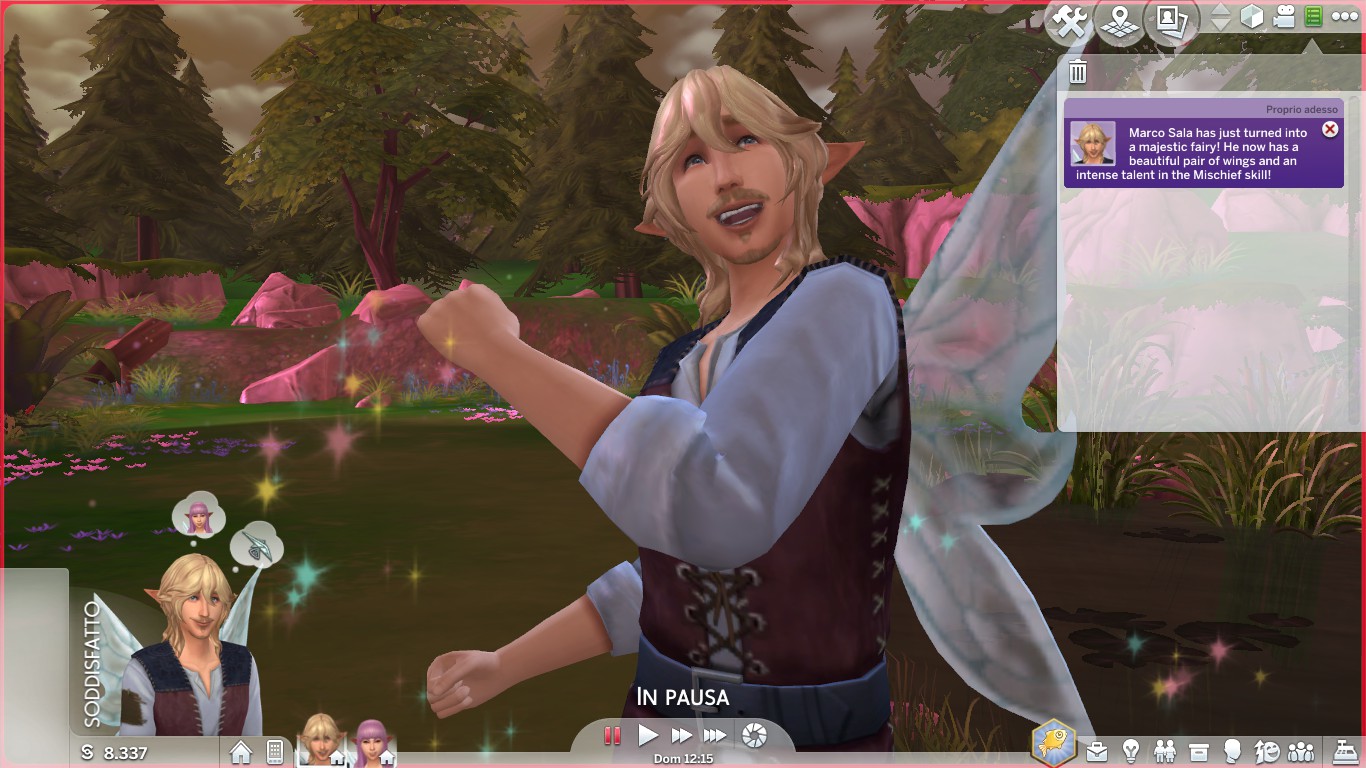
Task: Open the three-dots game options menu
Action: [1345, 17]
